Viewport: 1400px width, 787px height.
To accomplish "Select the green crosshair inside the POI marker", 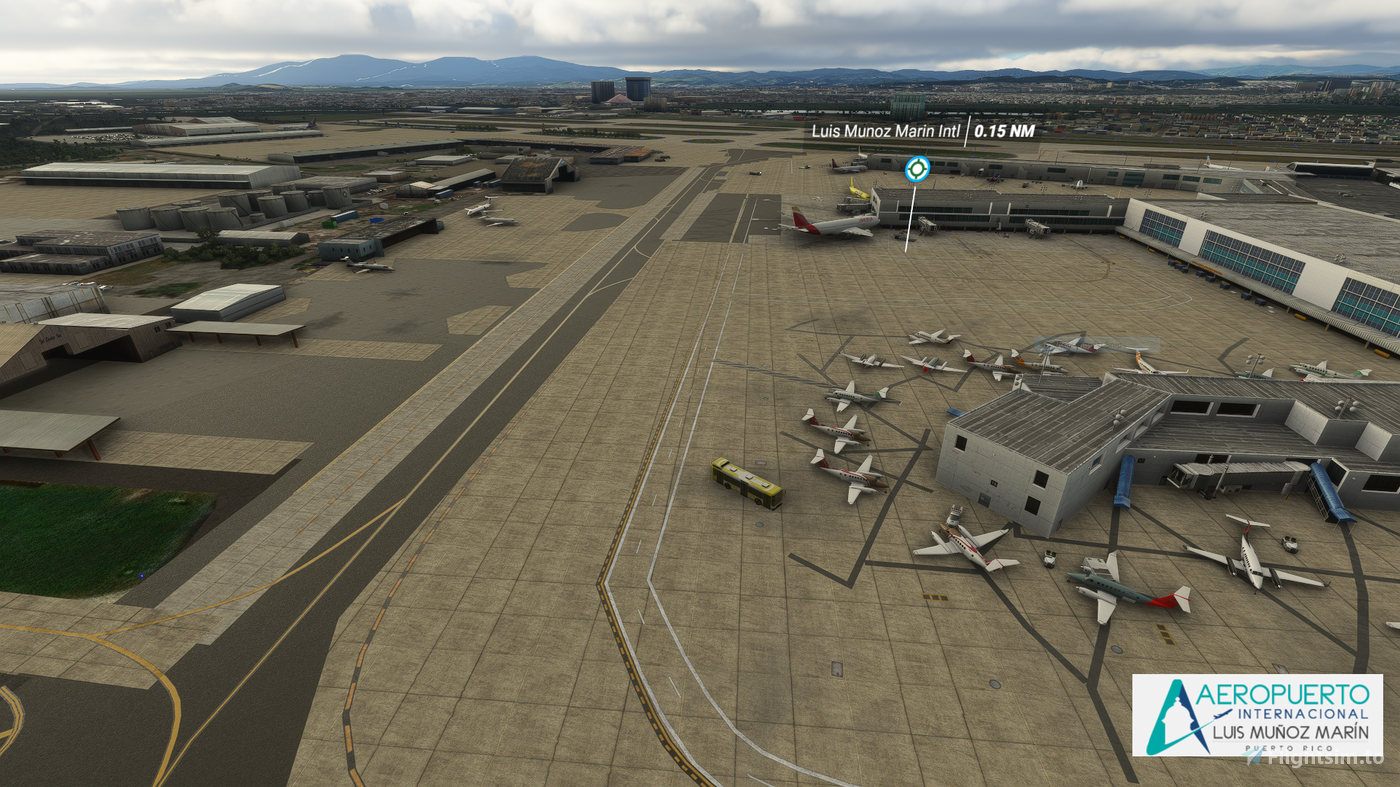I will (917, 168).
